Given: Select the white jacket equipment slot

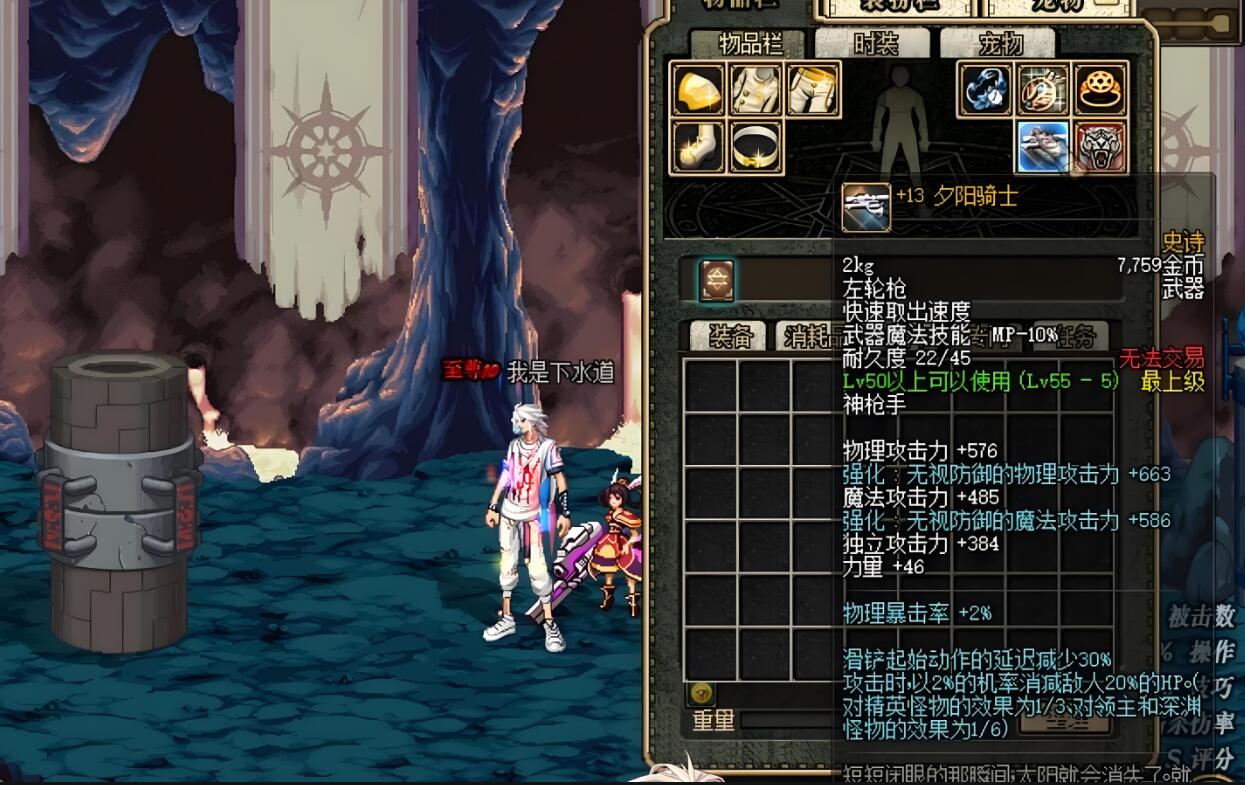Looking at the screenshot, I should point(756,90).
